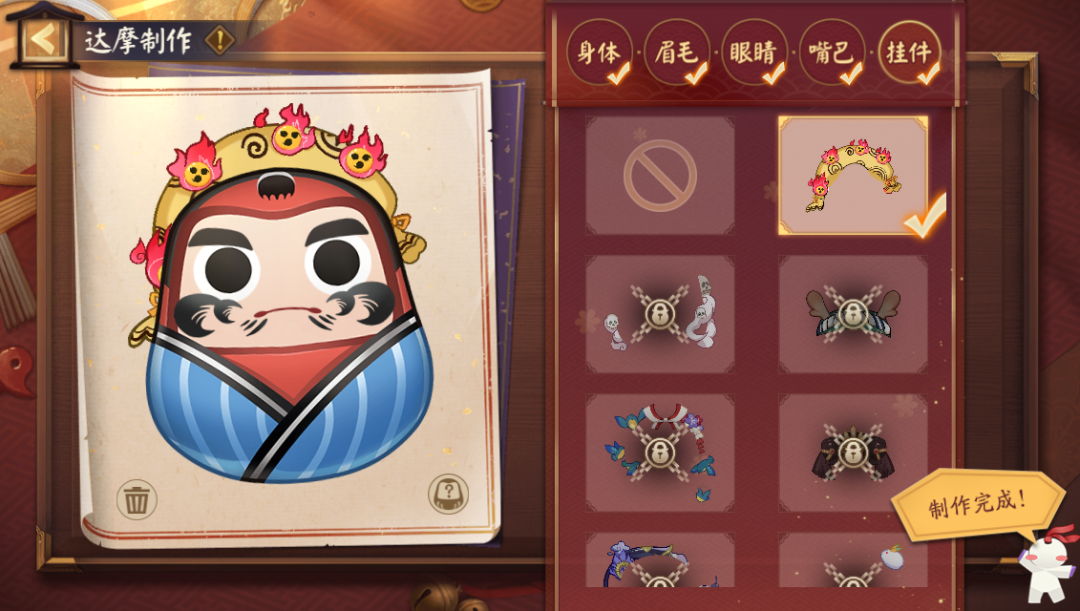Screen dimensions: 1080x611
Task: Select the locked blue butterflies accessory
Action: (660, 452)
